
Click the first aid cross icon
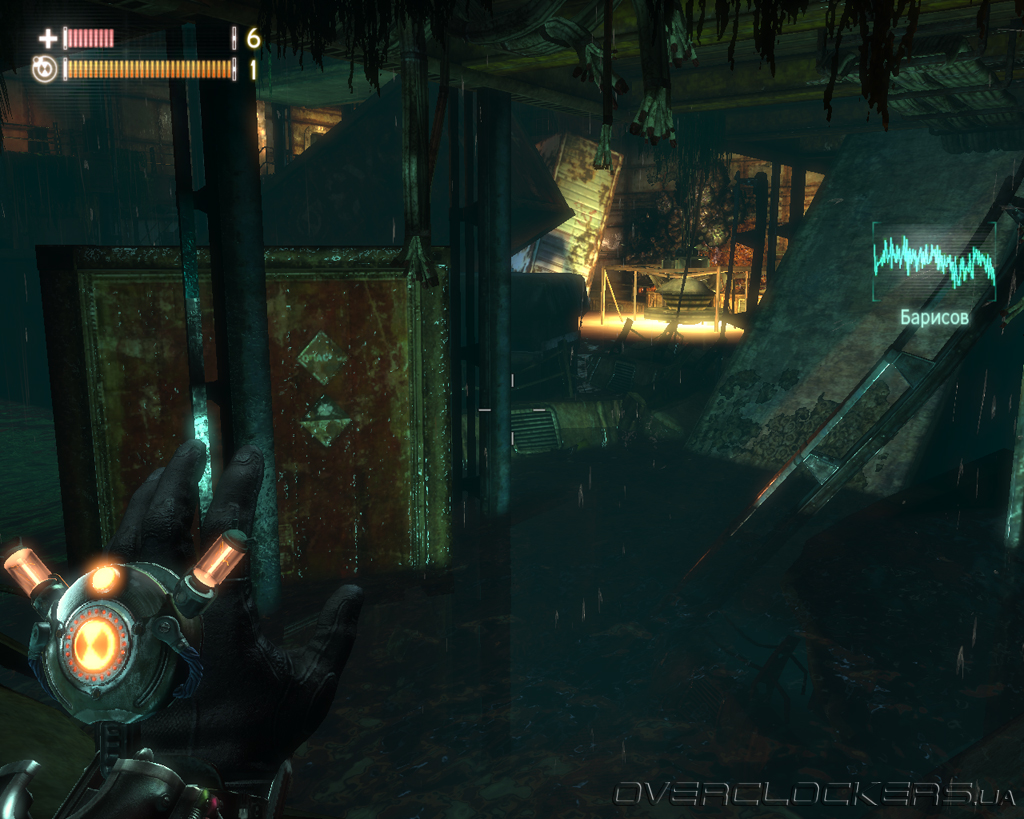(x=47, y=39)
